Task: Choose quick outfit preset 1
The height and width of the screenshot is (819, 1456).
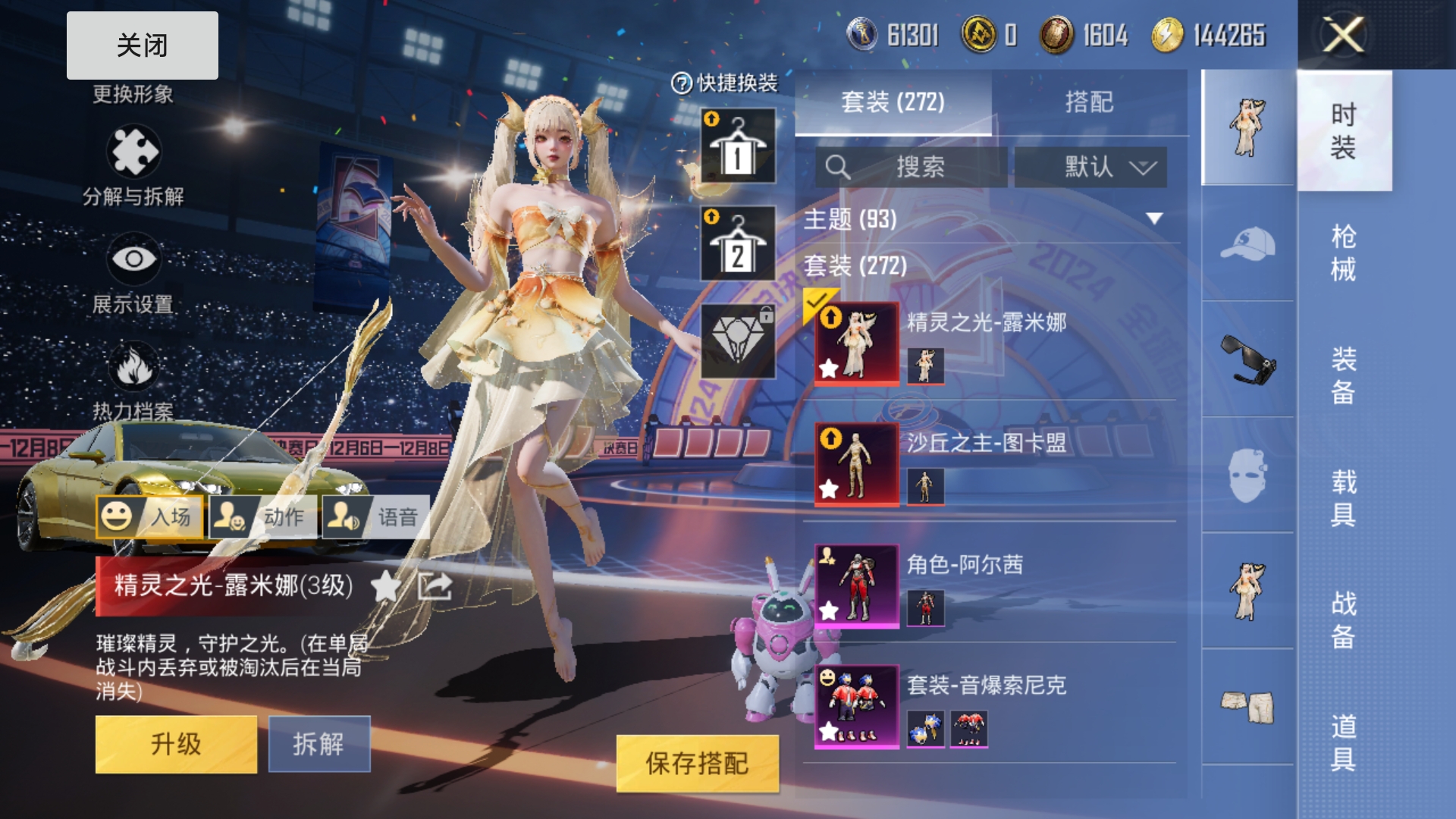Action: click(738, 146)
